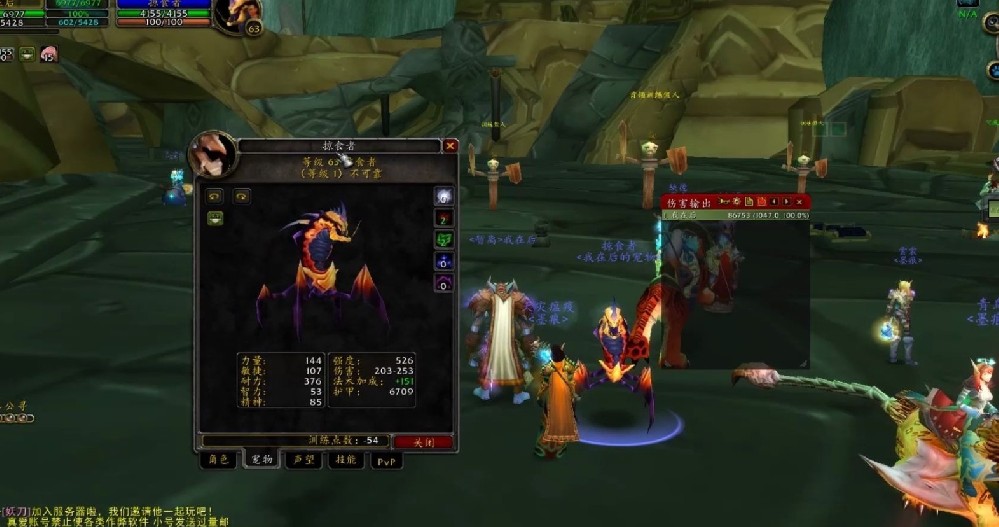The height and width of the screenshot is (527, 999).
Task: Switch to the 角色 character tab
Action: [x=218, y=460]
